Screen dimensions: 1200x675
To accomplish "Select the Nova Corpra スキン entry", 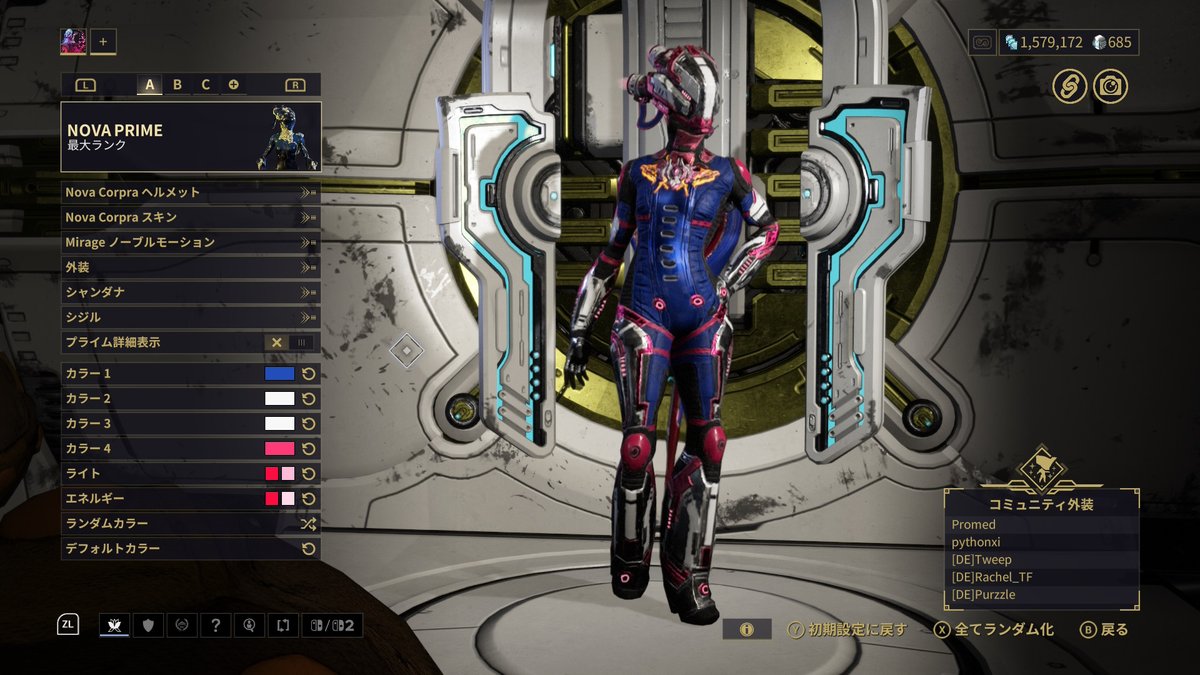I will 190,217.
